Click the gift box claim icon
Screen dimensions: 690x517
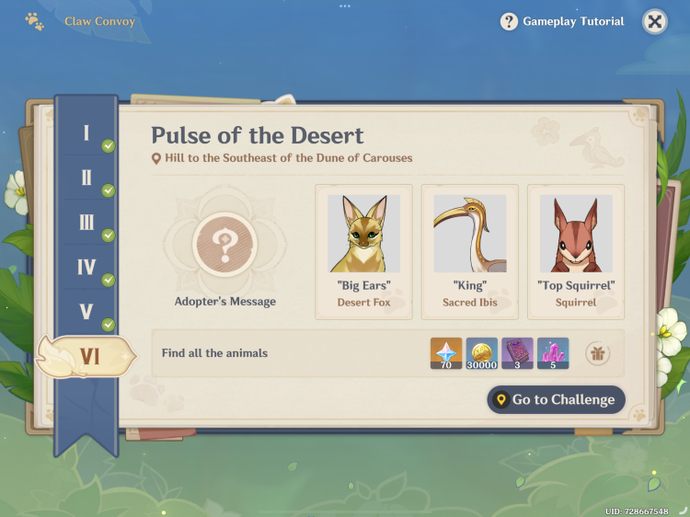(x=598, y=353)
